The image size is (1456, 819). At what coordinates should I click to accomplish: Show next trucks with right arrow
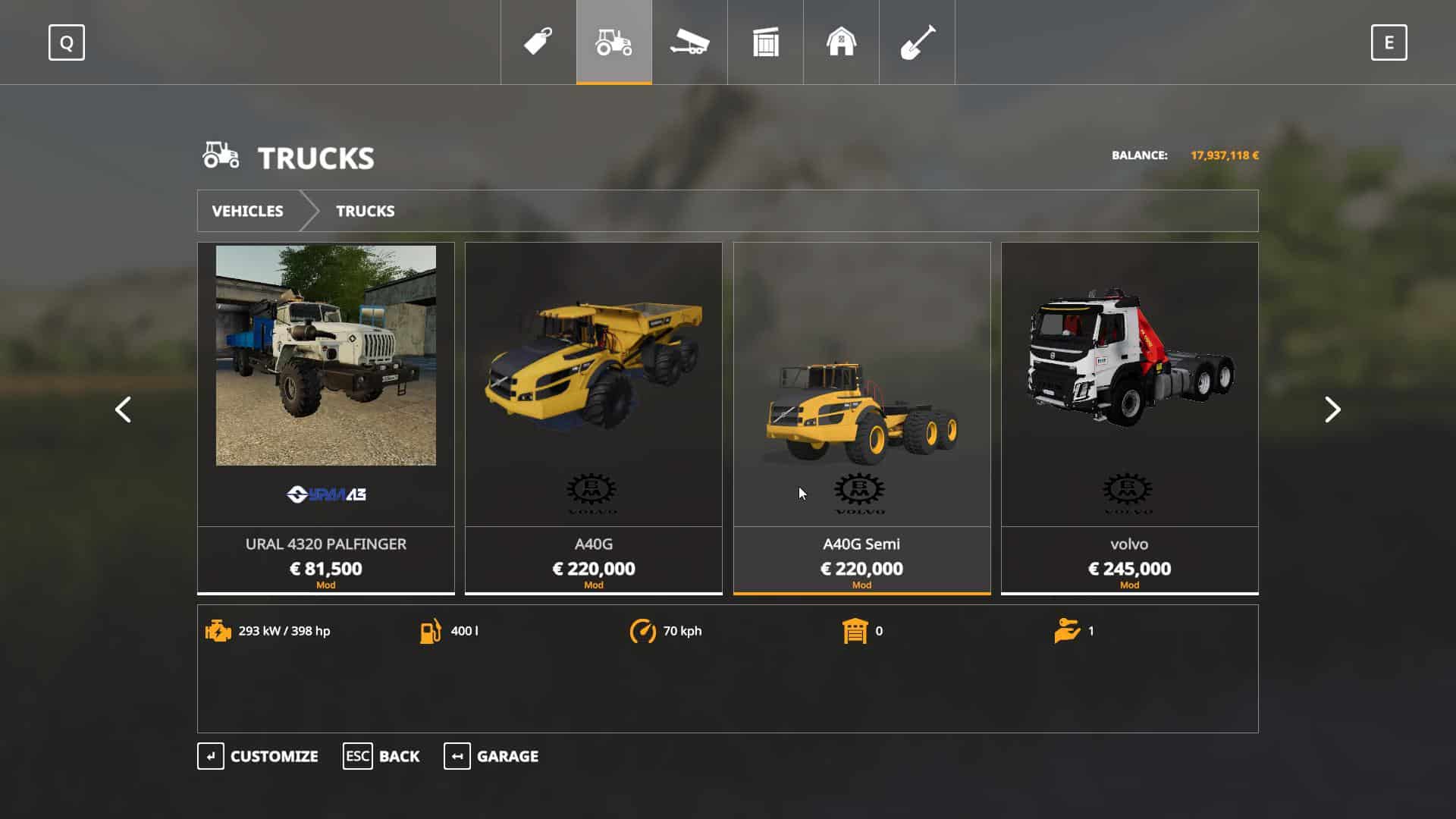coord(1332,409)
